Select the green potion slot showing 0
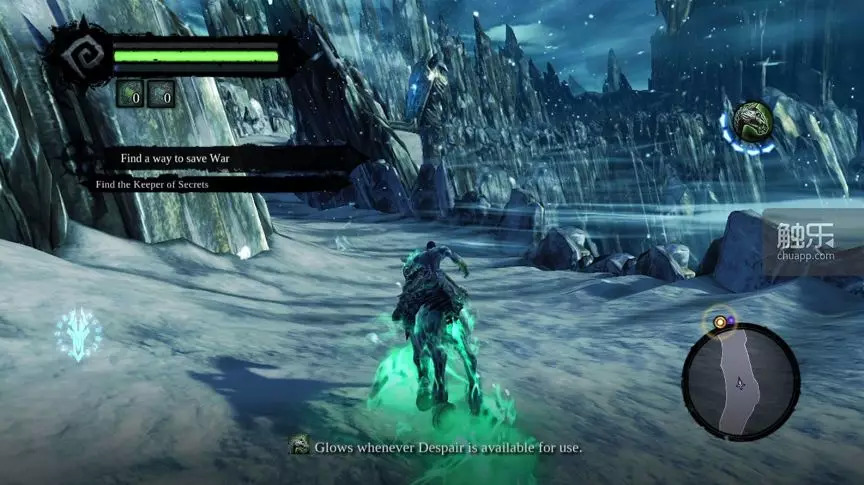 point(130,94)
